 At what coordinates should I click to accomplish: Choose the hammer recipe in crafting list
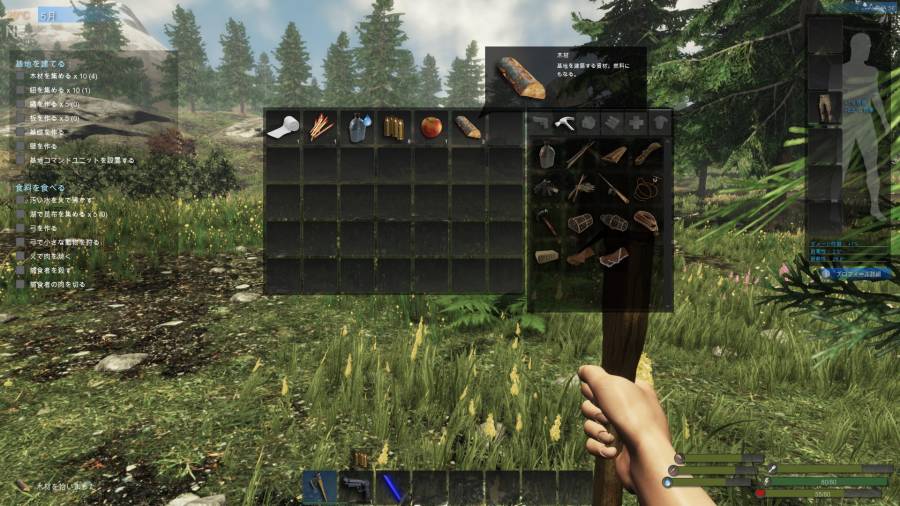click(x=546, y=221)
